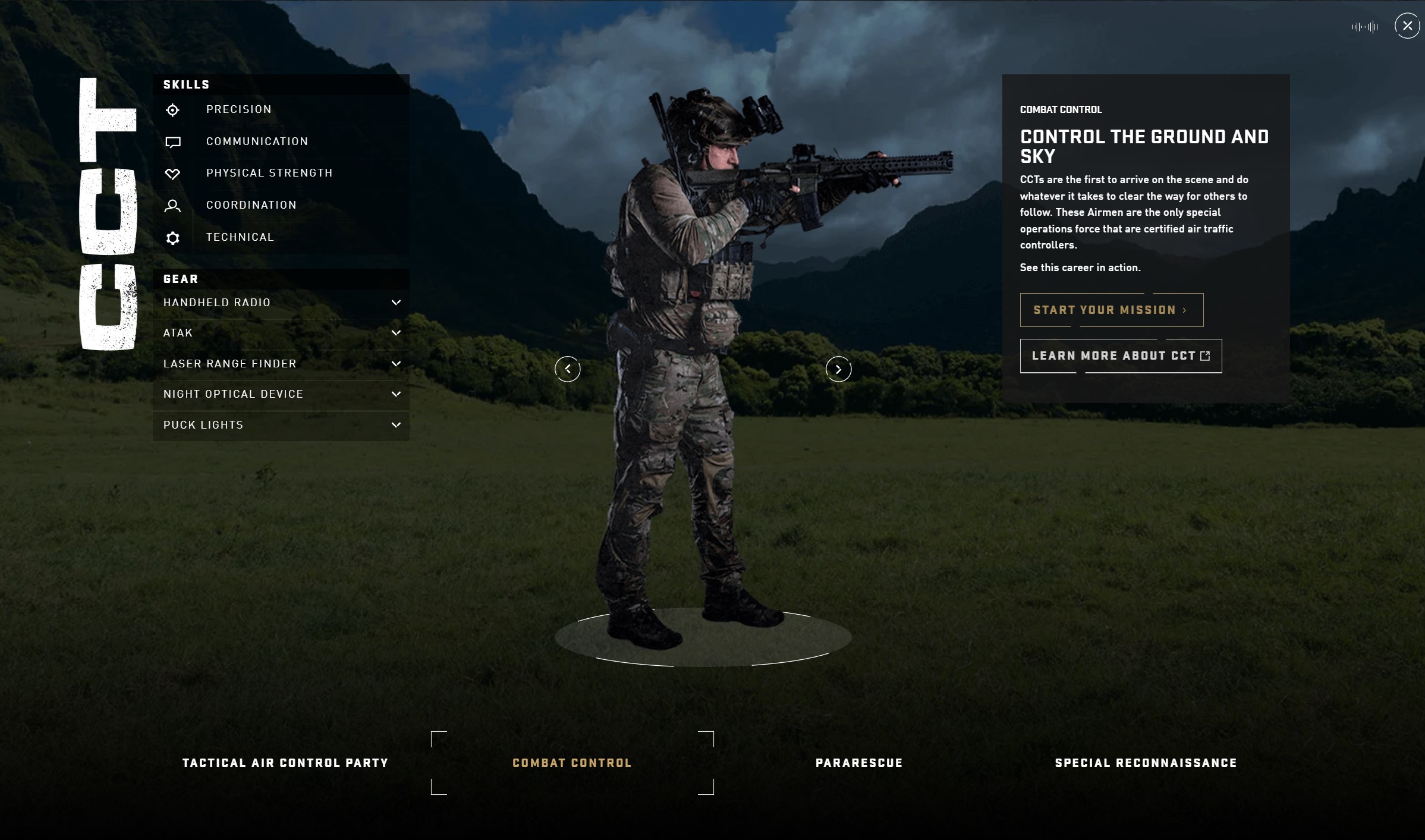This screenshot has height=840, width=1425.
Task: Expand the ATAK gear entry
Action: (x=281, y=333)
